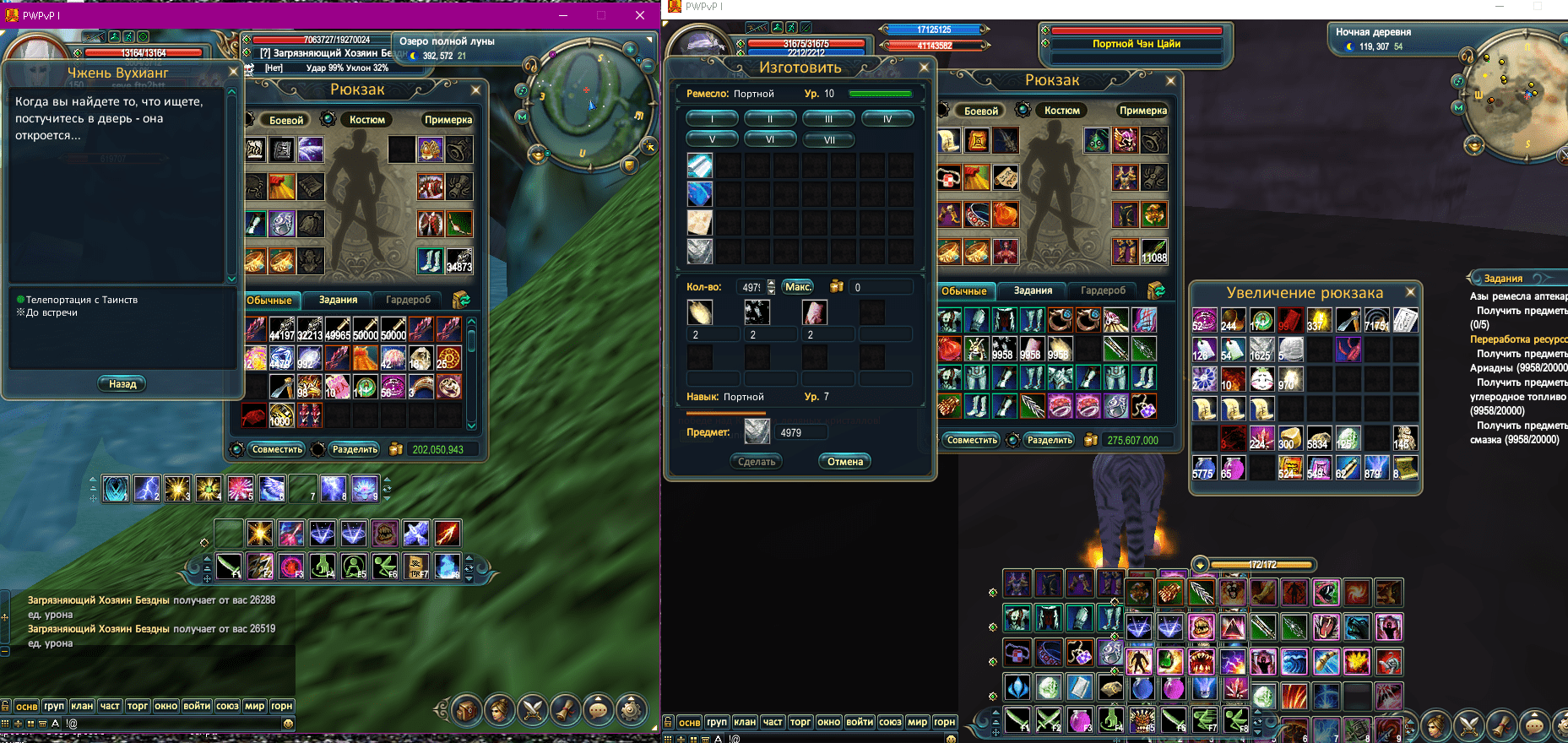
Task: Click Макс. to set maximum craft quantity
Action: coord(797,287)
